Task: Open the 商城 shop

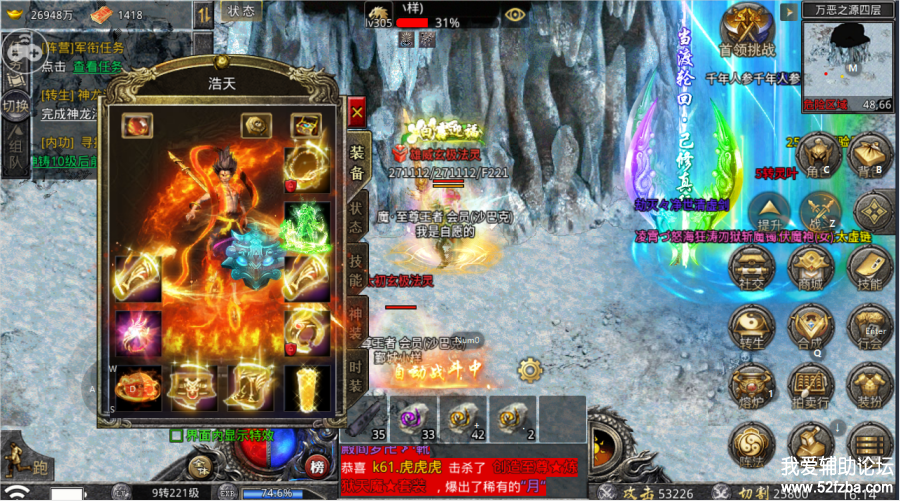Action: [x=810, y=269]
